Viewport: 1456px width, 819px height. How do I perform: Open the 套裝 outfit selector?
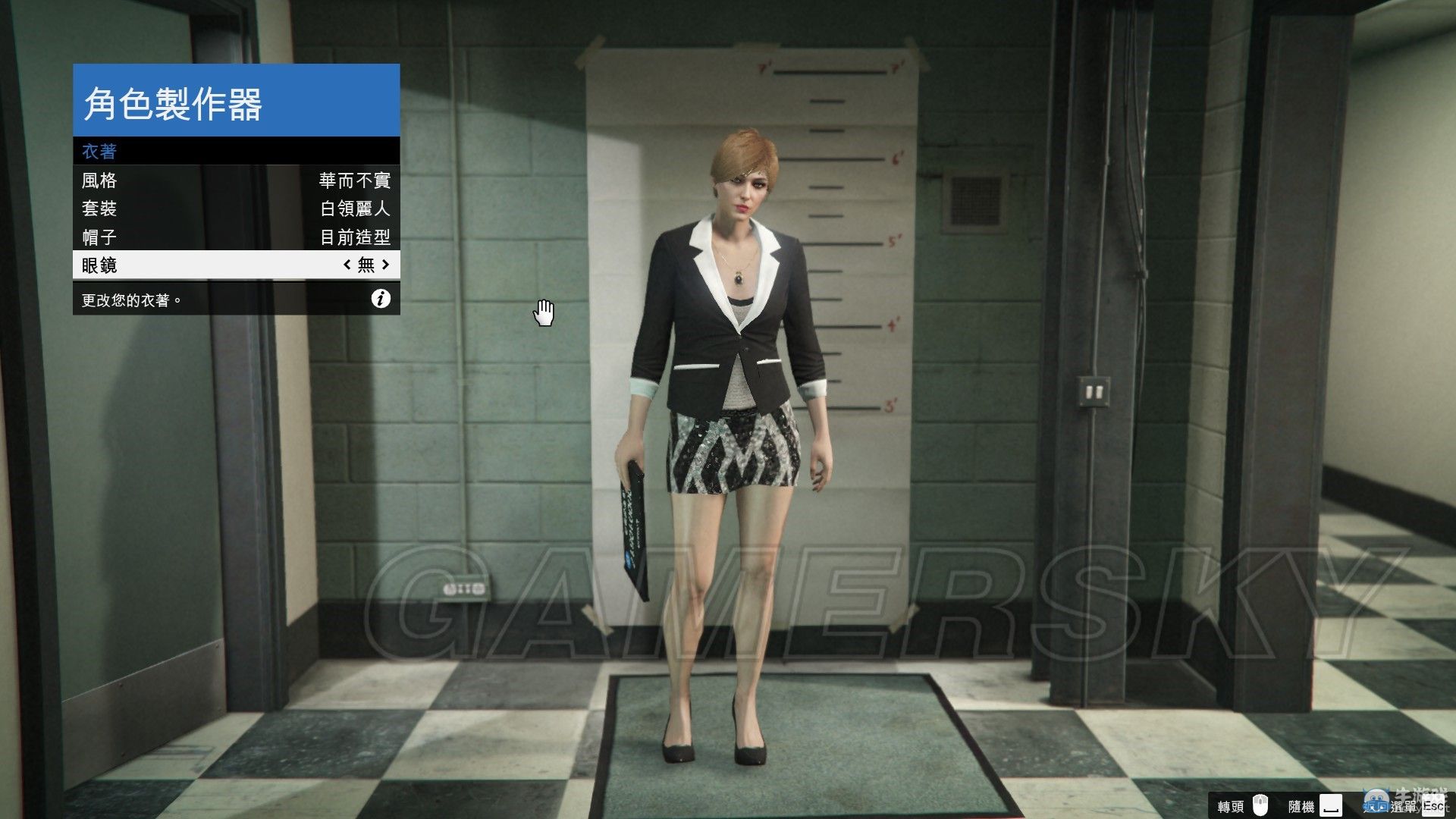190,209
